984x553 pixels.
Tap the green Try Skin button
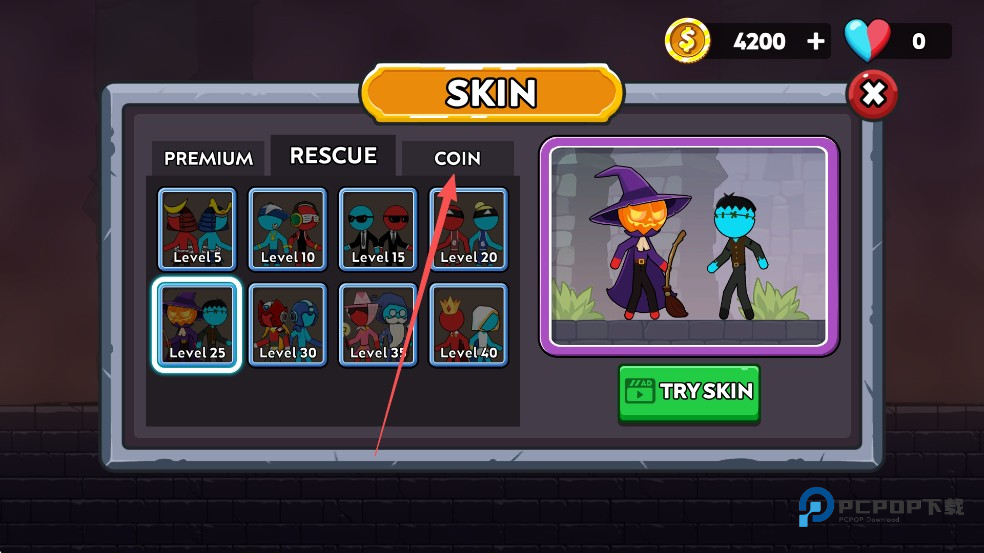689,391
